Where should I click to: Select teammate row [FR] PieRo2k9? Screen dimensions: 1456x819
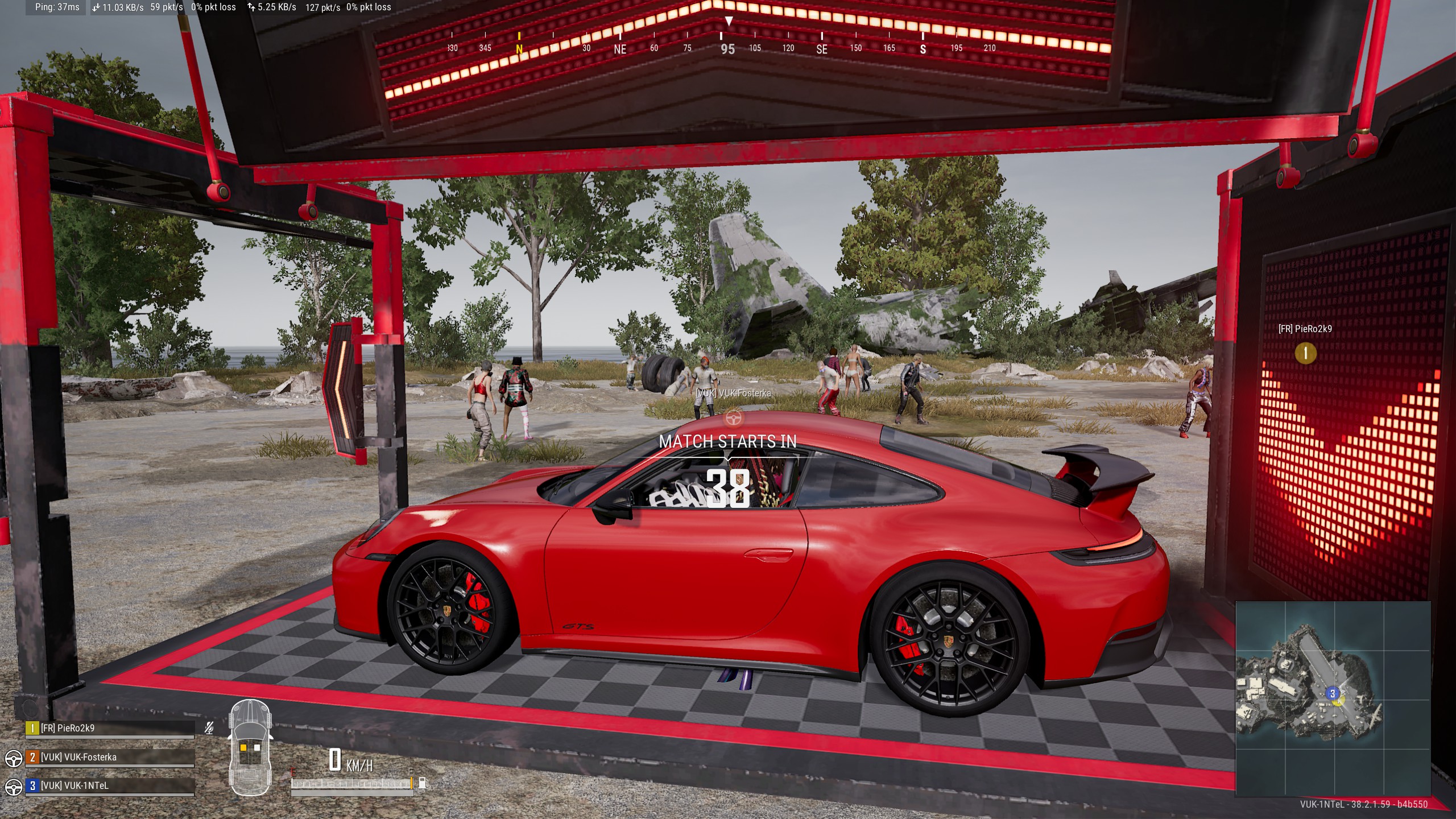click(110, 728)
